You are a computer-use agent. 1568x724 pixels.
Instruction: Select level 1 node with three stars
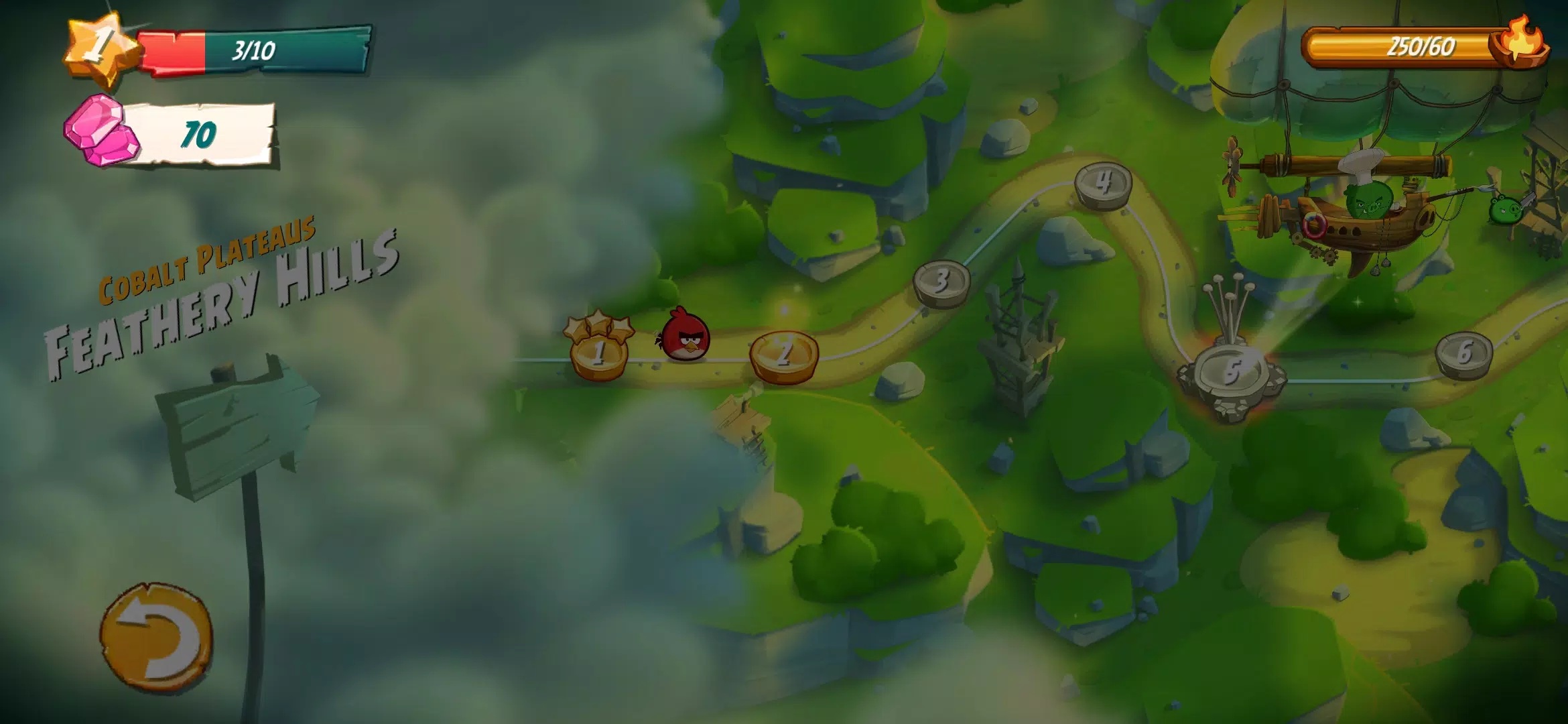click(x=598, y=352)
